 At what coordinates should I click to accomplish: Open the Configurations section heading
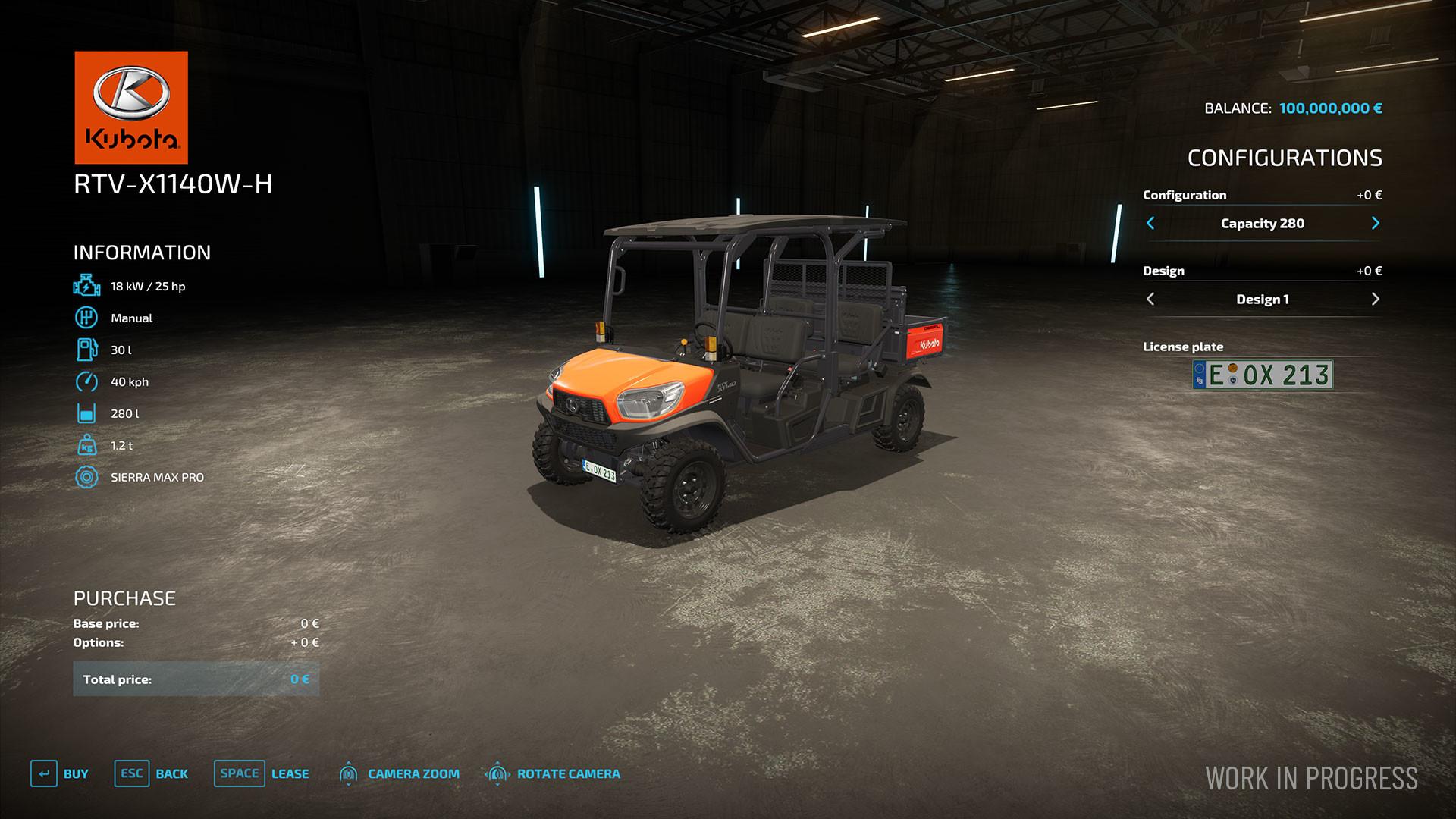tap(1285, 158)
